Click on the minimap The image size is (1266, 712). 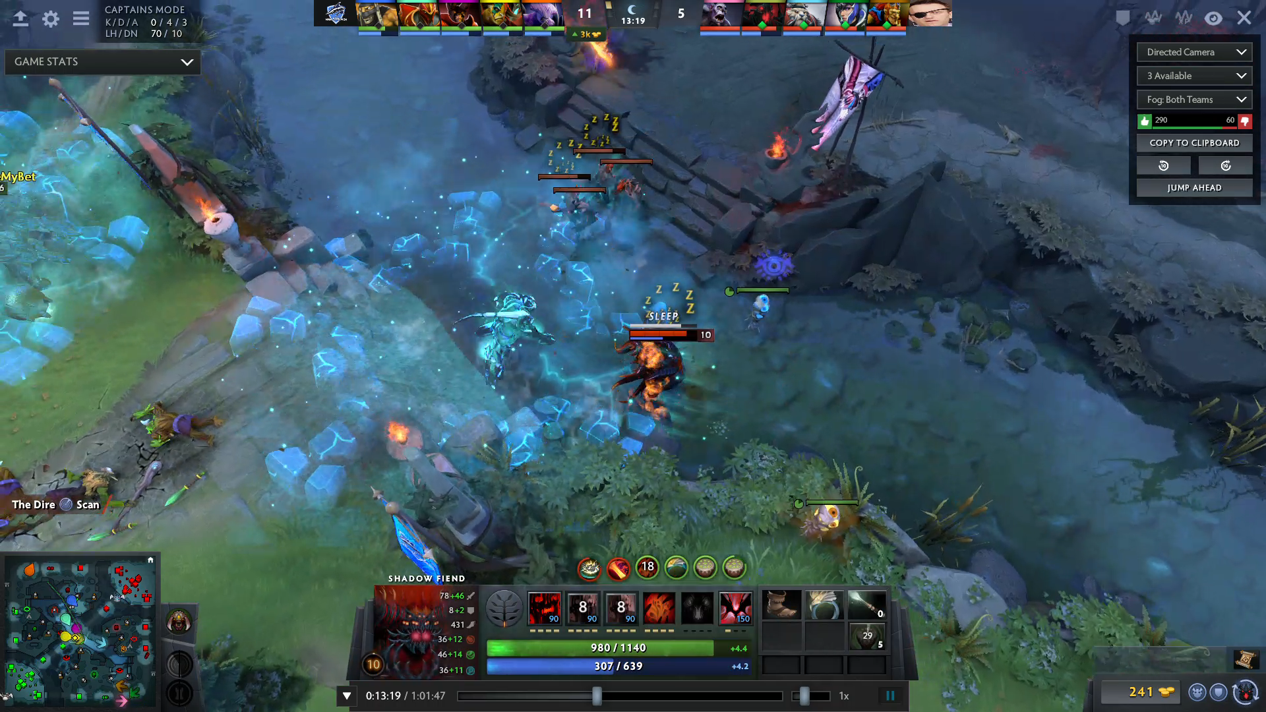click(80, 630)
